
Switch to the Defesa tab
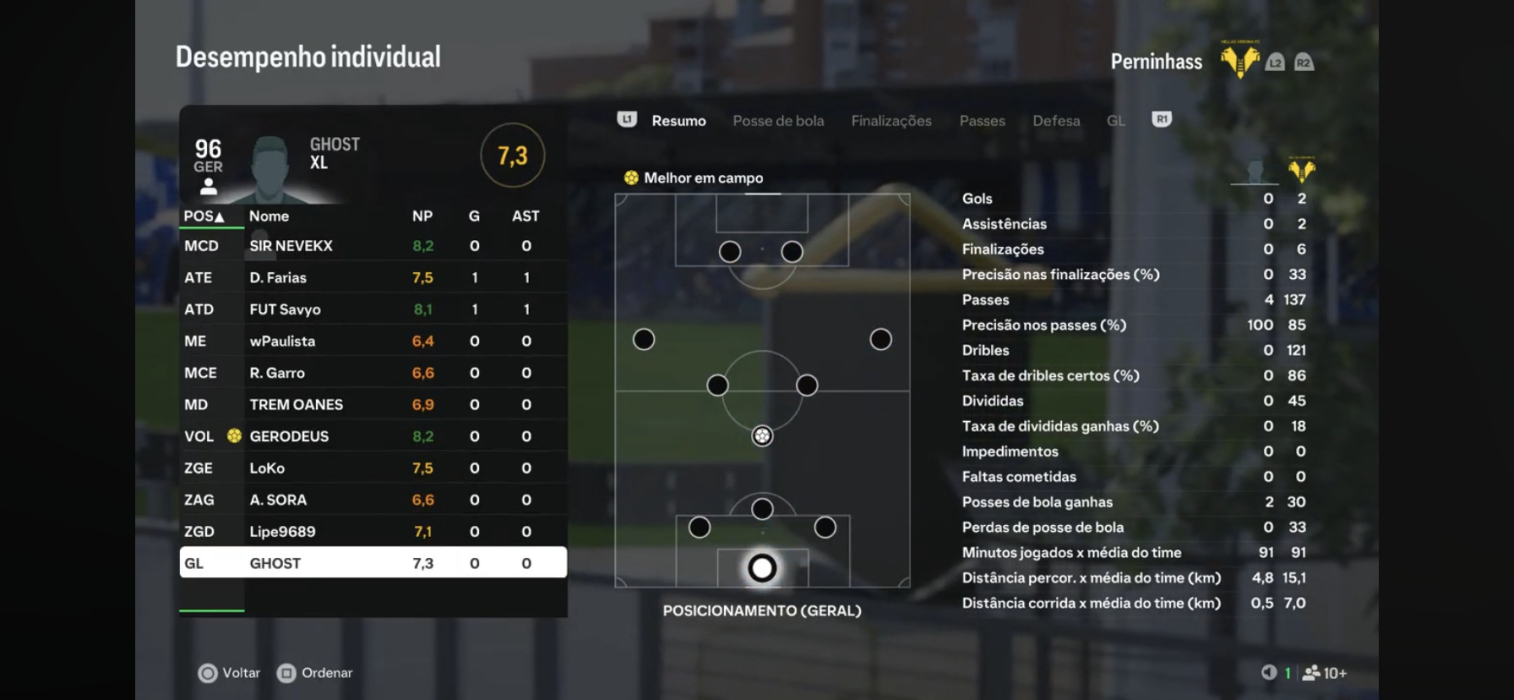(1056, 121)
